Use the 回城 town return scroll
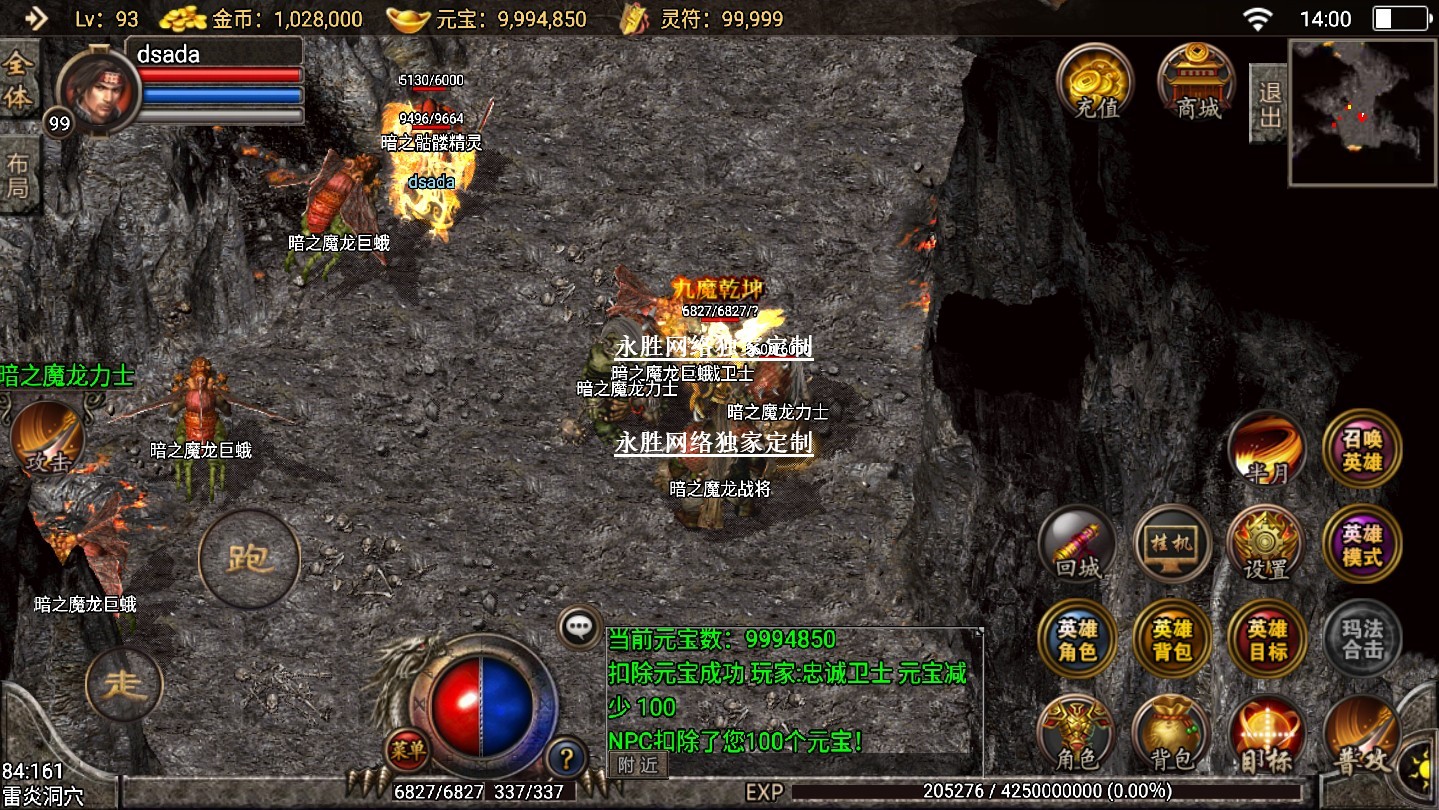The width and height of the screenshot is (1439, 810). point(1077,544)
